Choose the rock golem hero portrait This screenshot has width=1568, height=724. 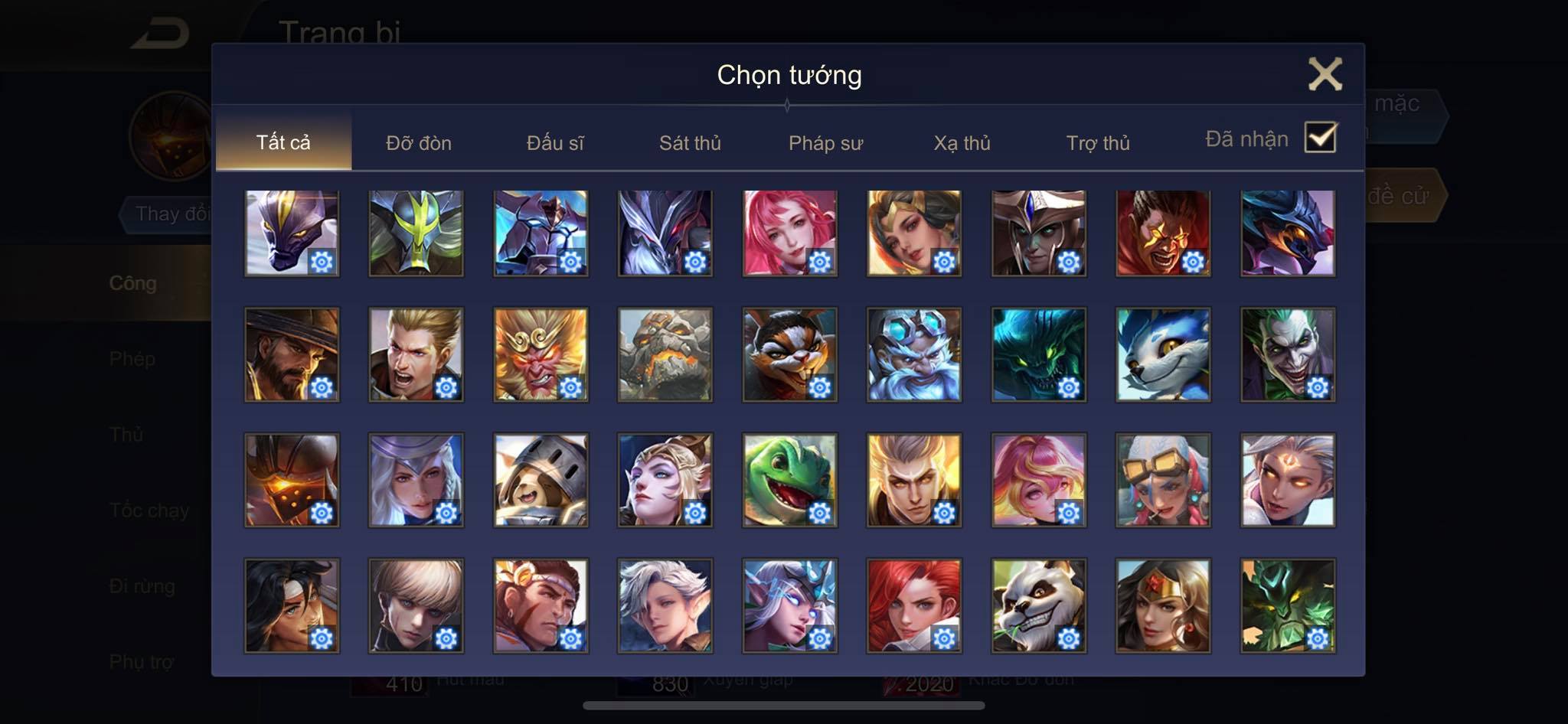click(x=665, y=355)
